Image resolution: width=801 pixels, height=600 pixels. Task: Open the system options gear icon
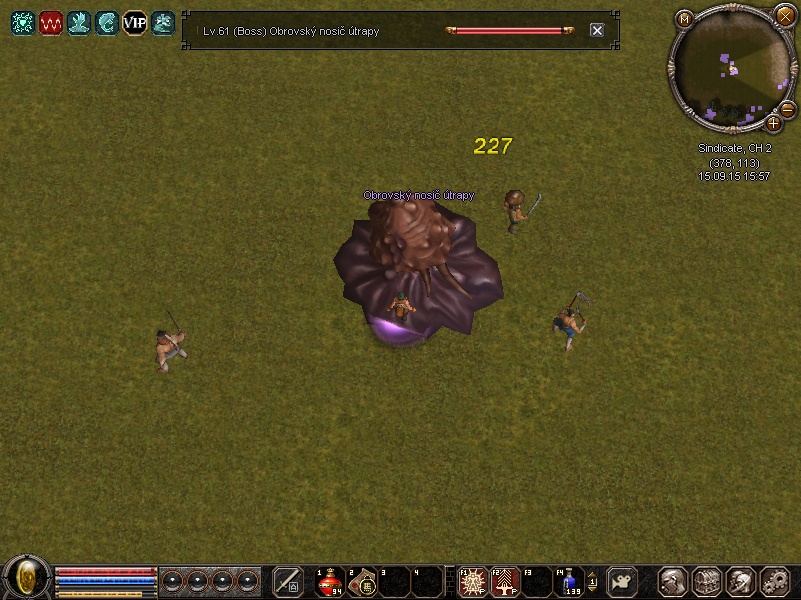point(775,581)
